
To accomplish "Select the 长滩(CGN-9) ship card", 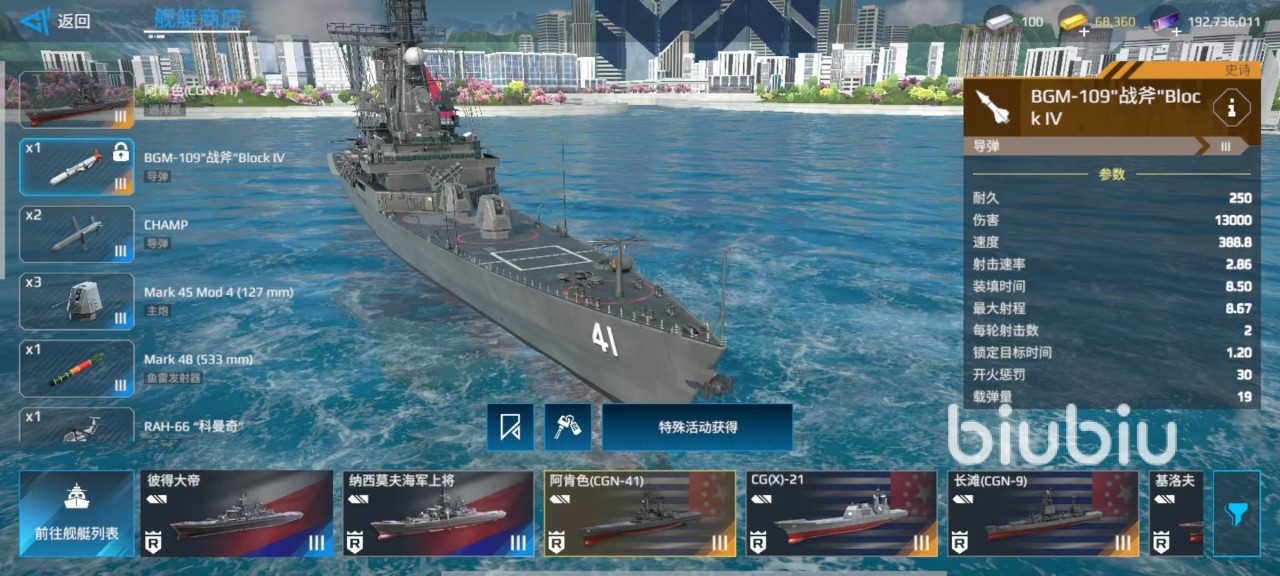I will 1043,513.
